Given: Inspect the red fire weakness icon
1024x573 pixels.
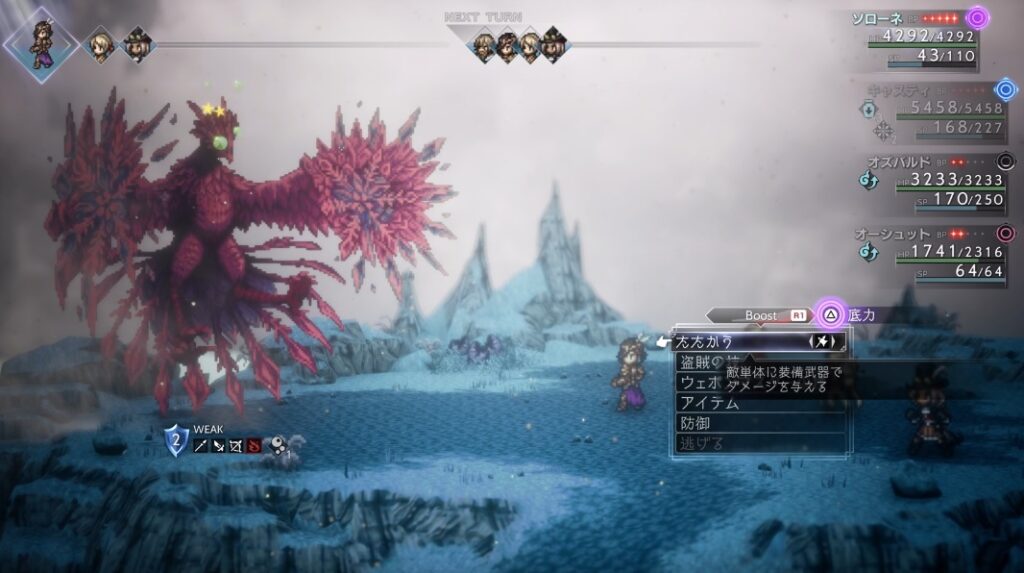Looking at the screenshot, I should 254,445.
